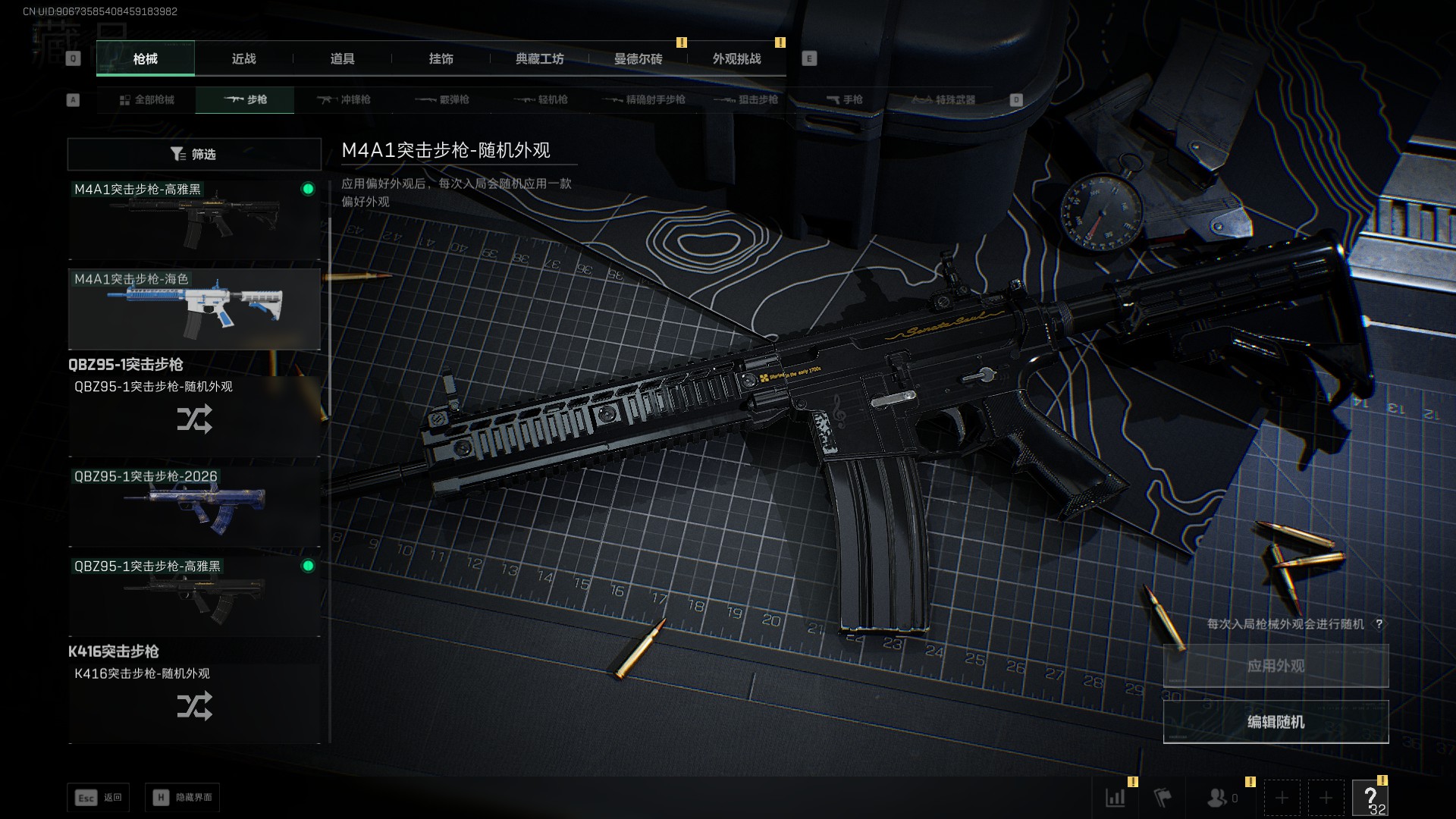The image size is (1456, 819).
Task: Open the 道具 items tab
Action: tap(342, 59)
